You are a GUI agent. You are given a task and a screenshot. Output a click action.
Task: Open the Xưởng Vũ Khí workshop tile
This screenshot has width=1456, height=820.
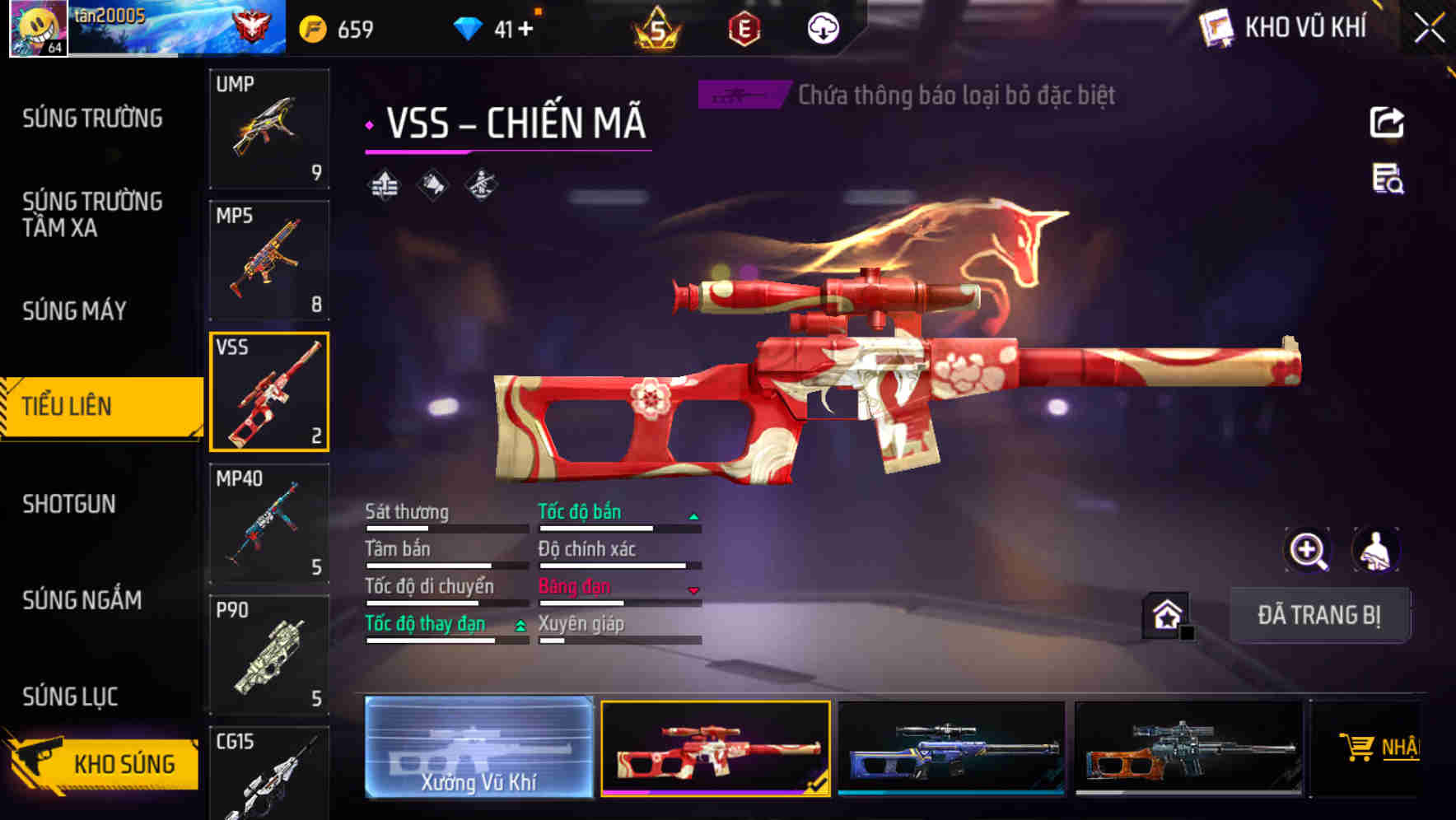(478, 748)
